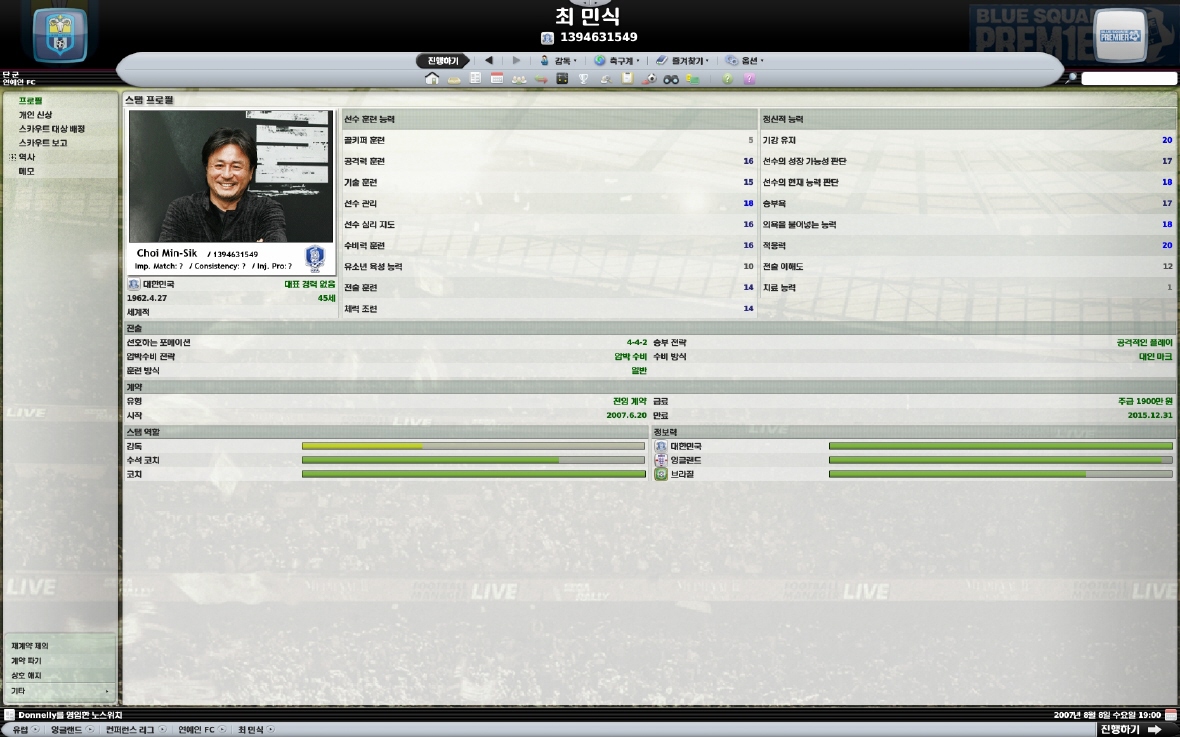Choose 계약 파기 to terminate the contract
Image resolution: width=1180 pixels, height=737 pixels.
pos(26,661)
